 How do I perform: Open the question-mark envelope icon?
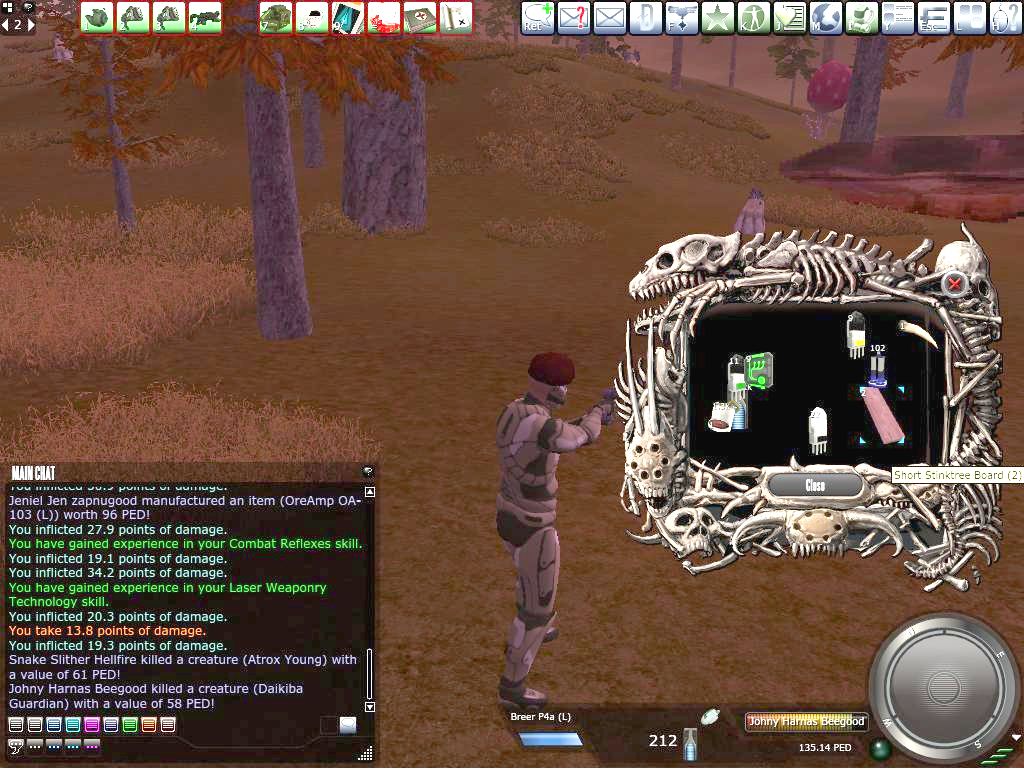pyautogui.click(x=573, y=17)
